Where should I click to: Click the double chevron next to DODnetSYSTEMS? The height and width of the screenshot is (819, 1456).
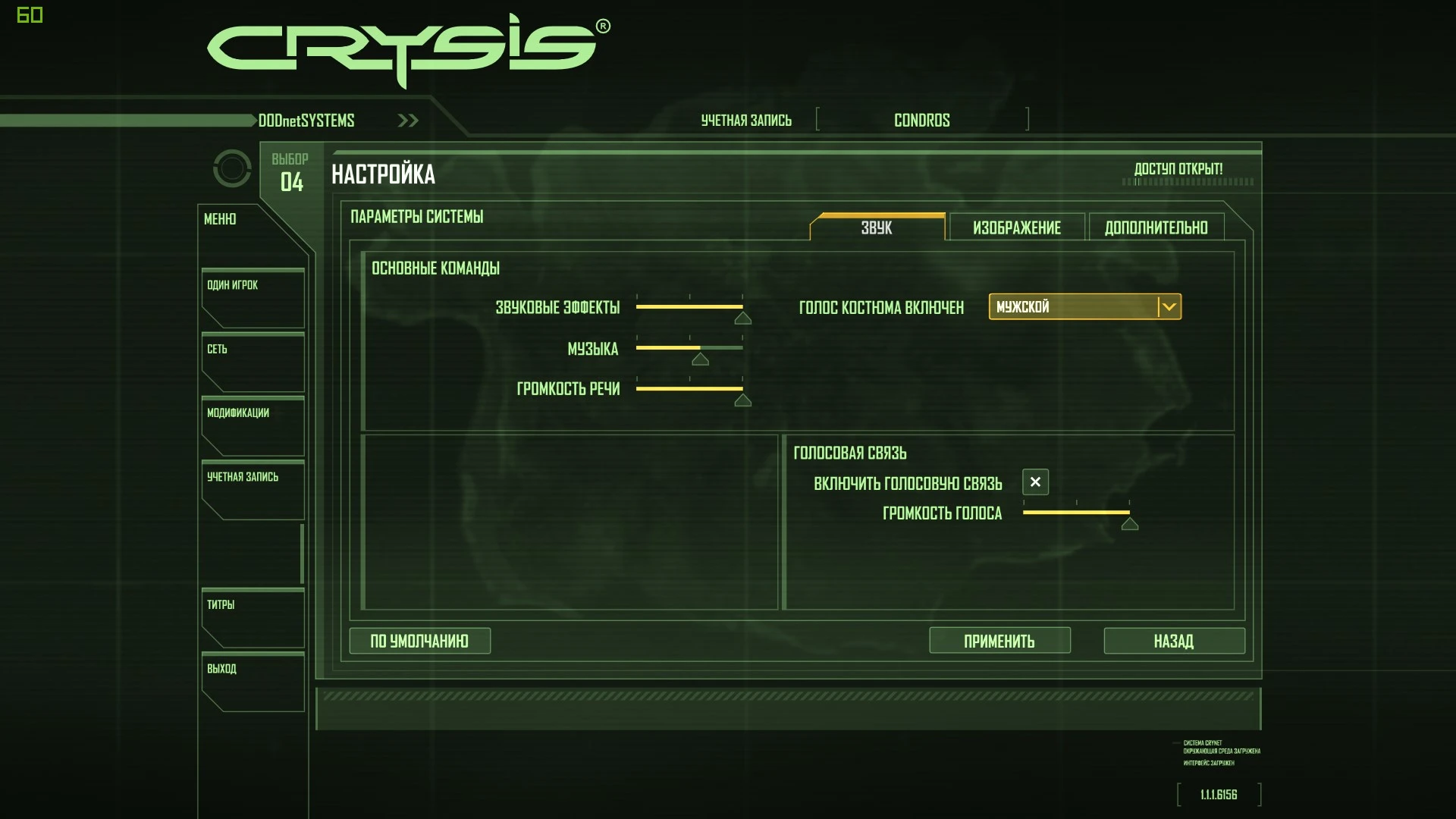[407, 120]
